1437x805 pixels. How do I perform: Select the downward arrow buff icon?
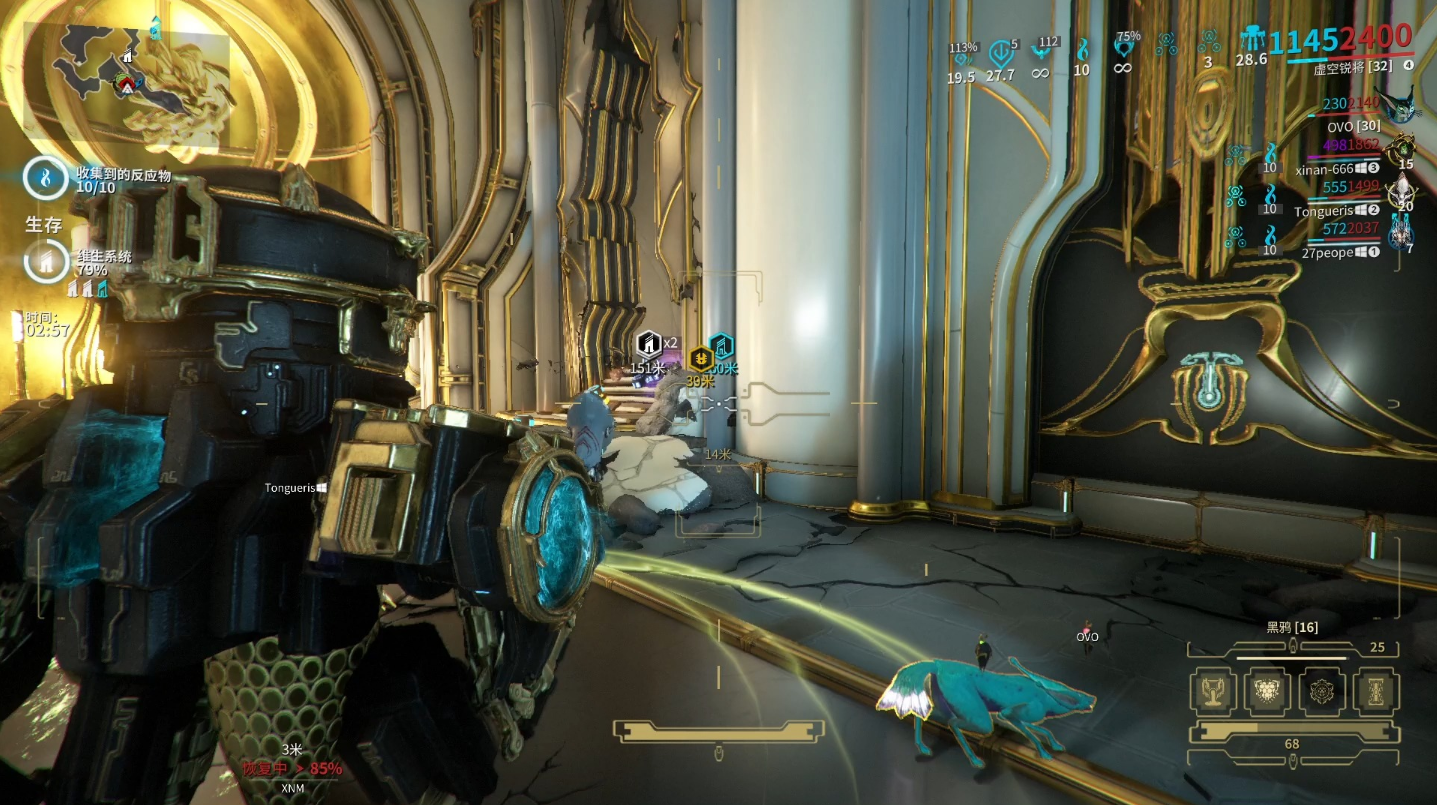pyautogui.click(x=999, y=52)
